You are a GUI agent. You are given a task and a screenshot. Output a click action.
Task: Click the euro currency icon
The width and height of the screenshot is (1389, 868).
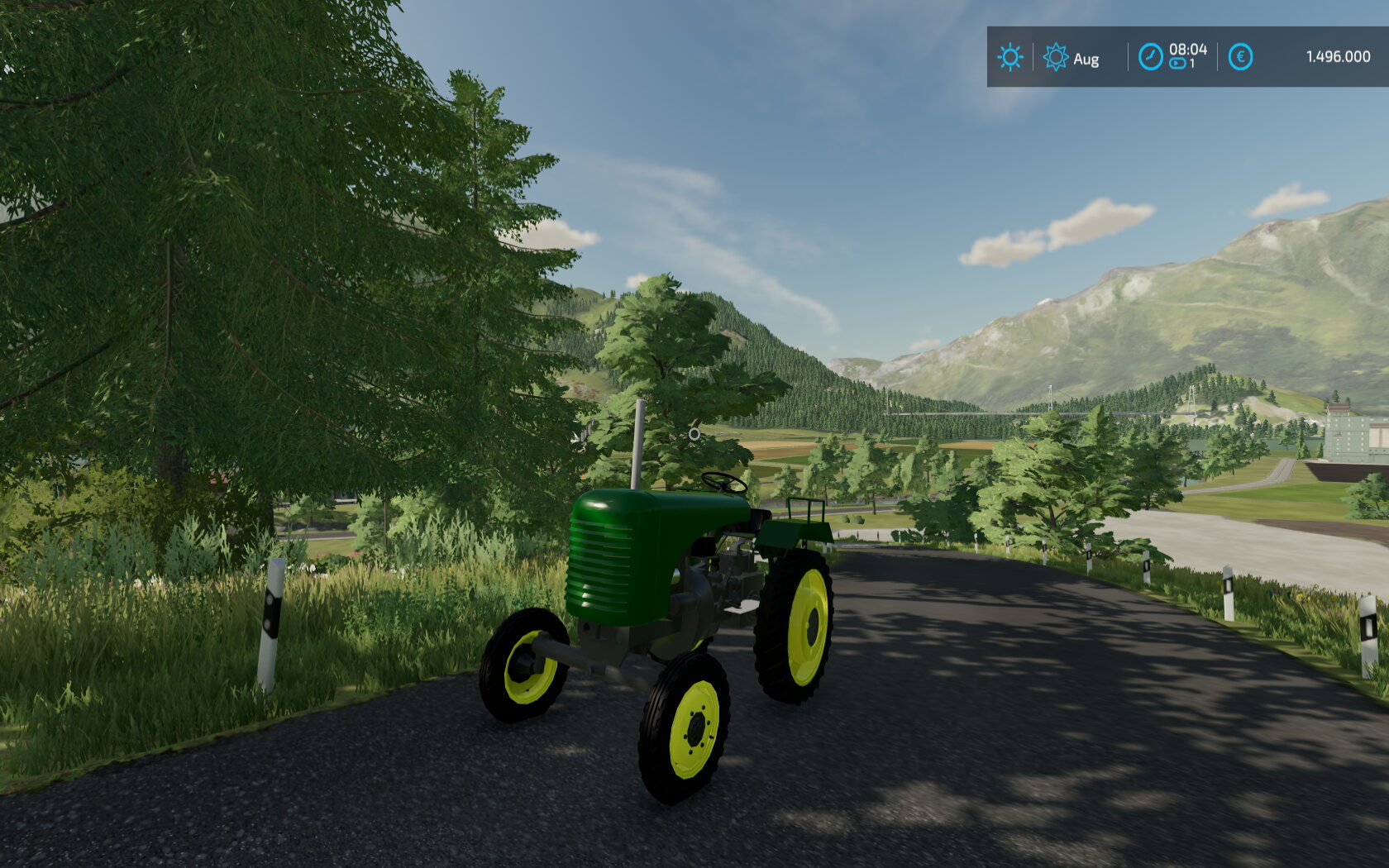click(1240, 57)
